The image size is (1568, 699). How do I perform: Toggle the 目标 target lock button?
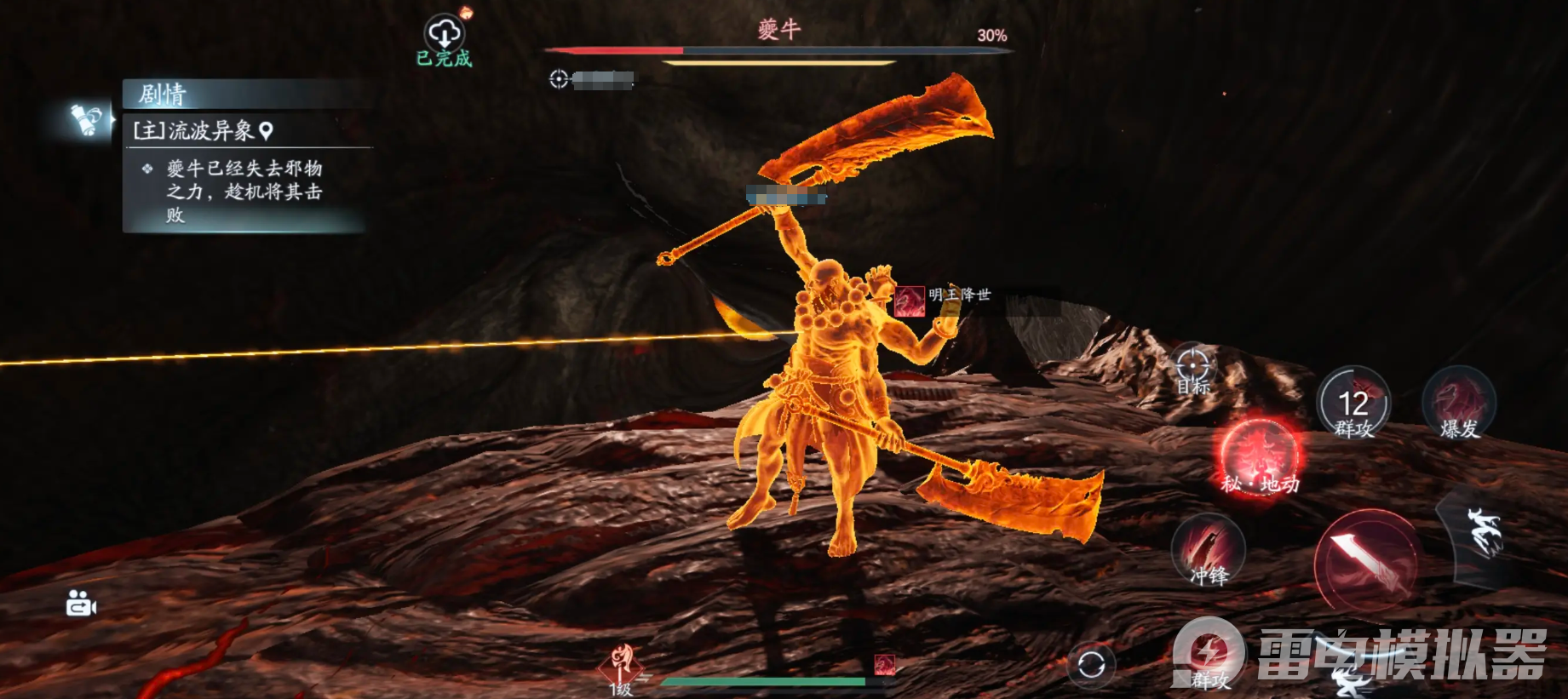1192,368
